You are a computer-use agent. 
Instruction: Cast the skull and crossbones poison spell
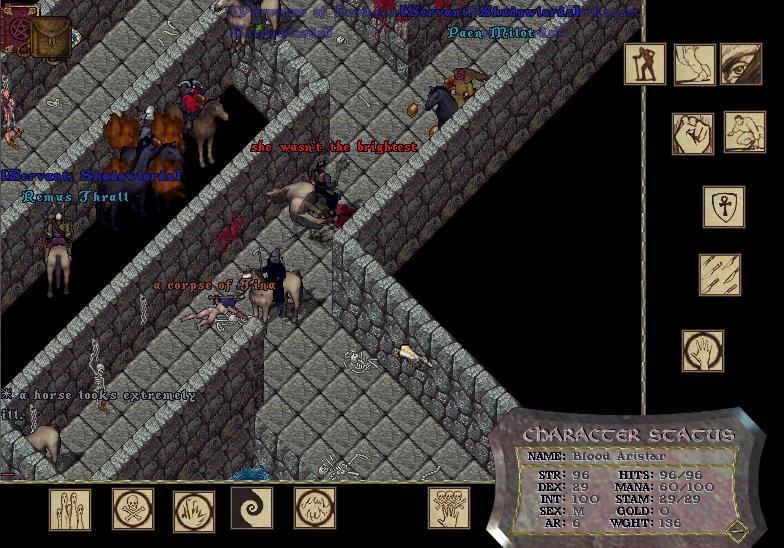tap(132, 509)
